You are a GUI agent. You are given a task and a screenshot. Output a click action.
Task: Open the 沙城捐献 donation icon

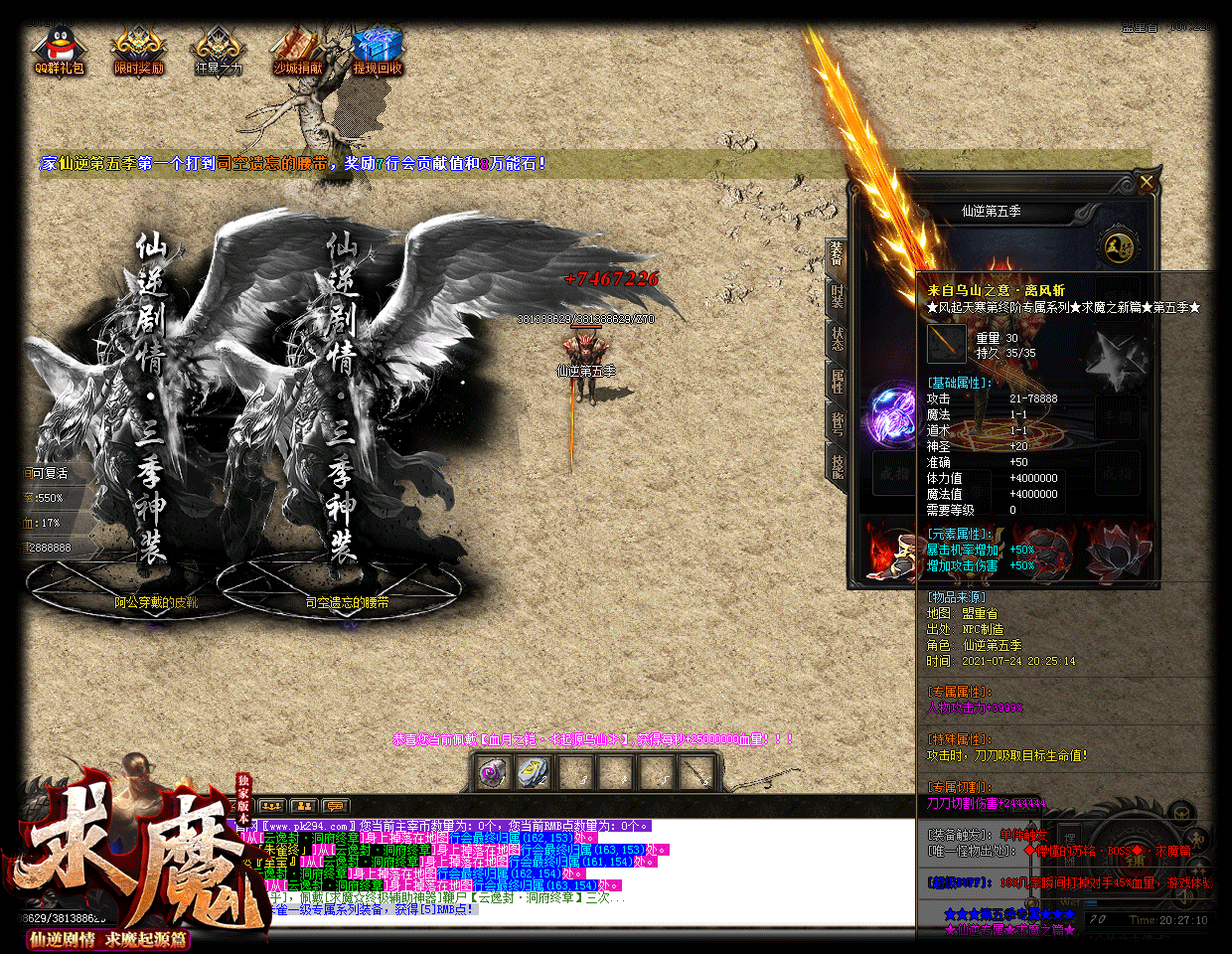pyautogui.click(x=297, y=51)
